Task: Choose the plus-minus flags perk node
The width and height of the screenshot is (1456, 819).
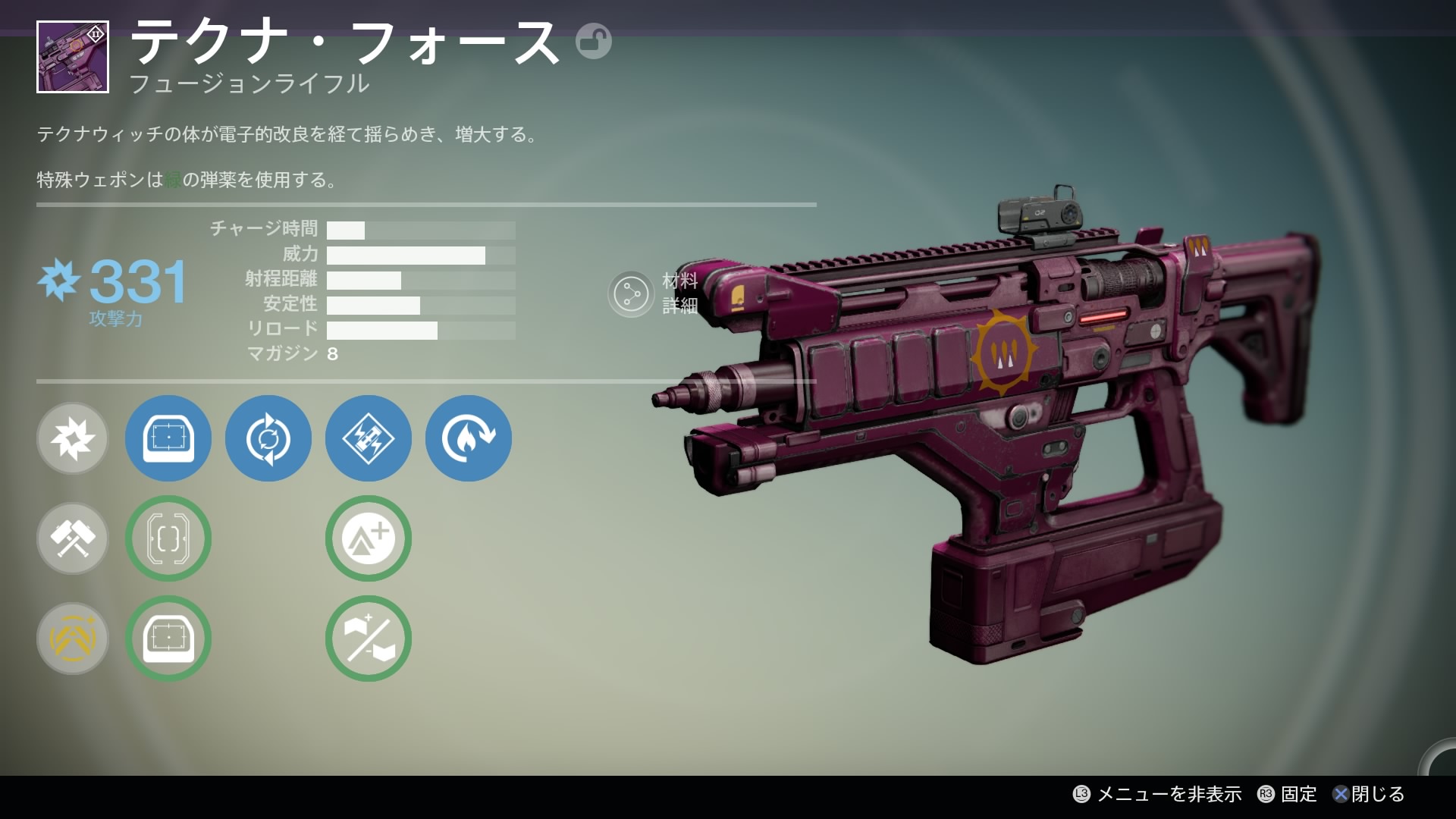Action: pyautogui.click(x=369, y=639)
